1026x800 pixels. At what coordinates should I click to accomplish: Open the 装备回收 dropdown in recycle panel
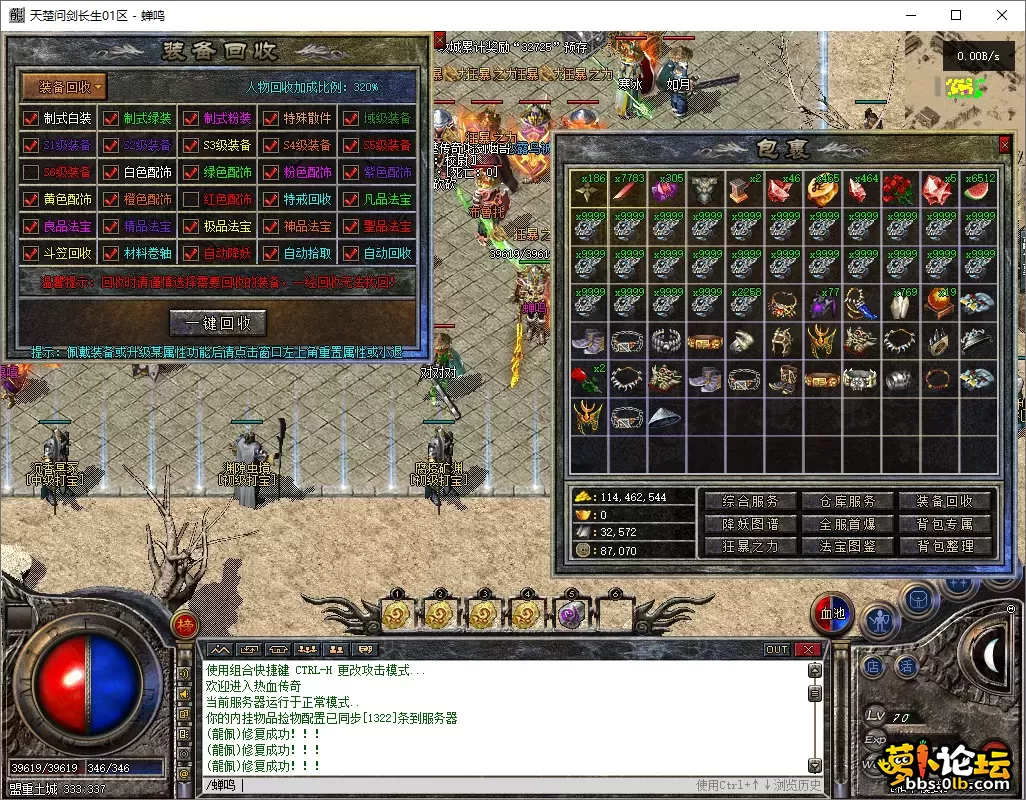[64, 87]
